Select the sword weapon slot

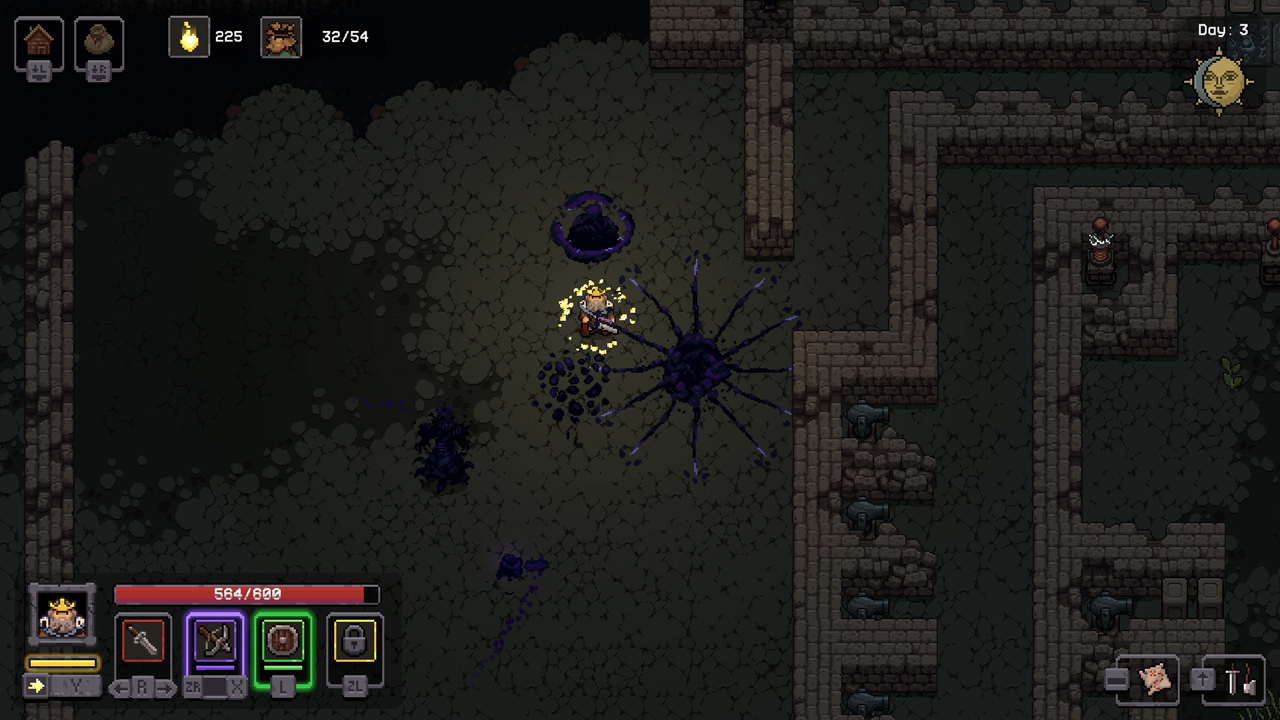tap(143, 641)
